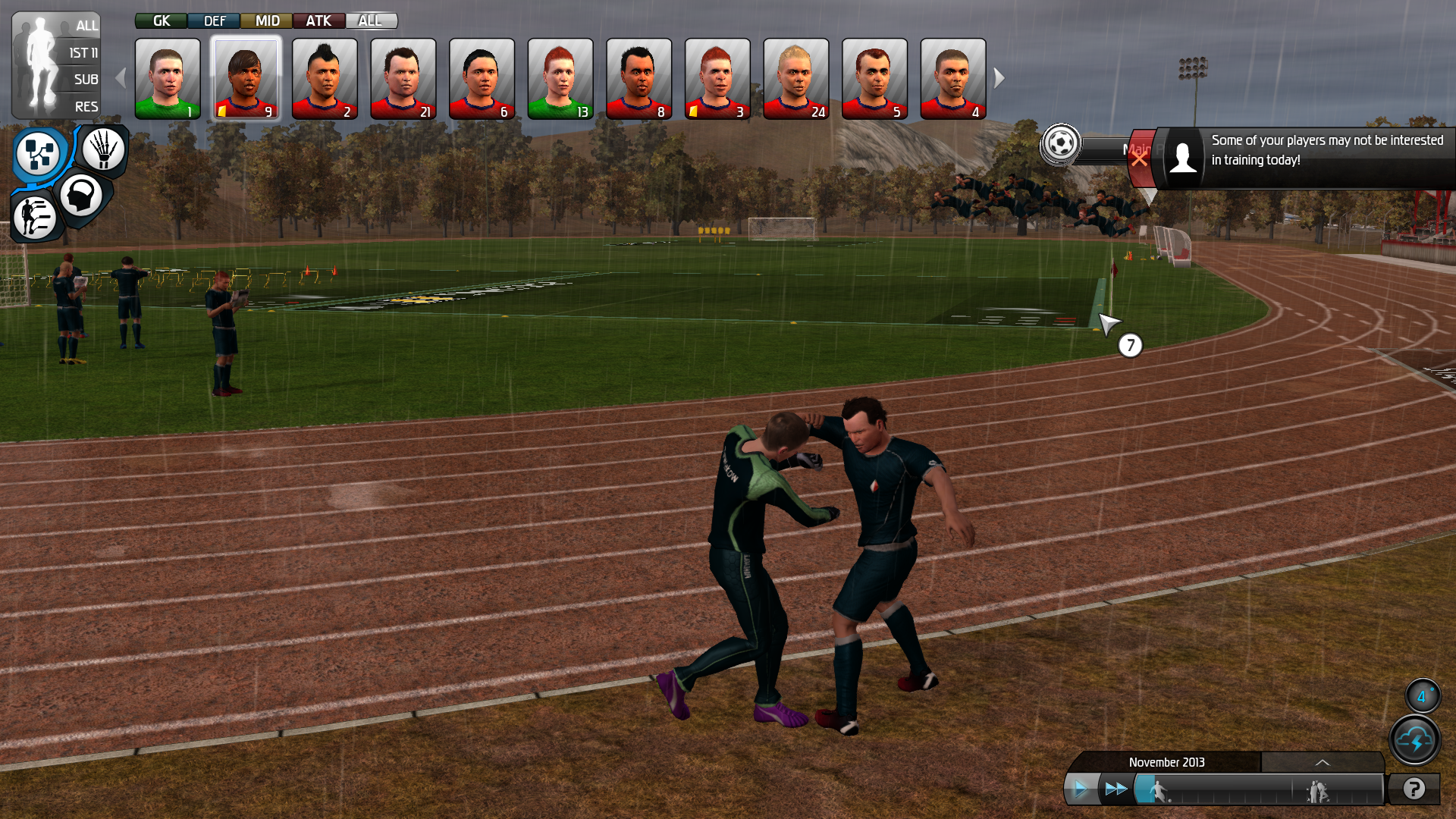Image resolution: width=1456 pixels, height=819 pixels.
Task: Choose player portrait number 13
Action: [560, 79]
